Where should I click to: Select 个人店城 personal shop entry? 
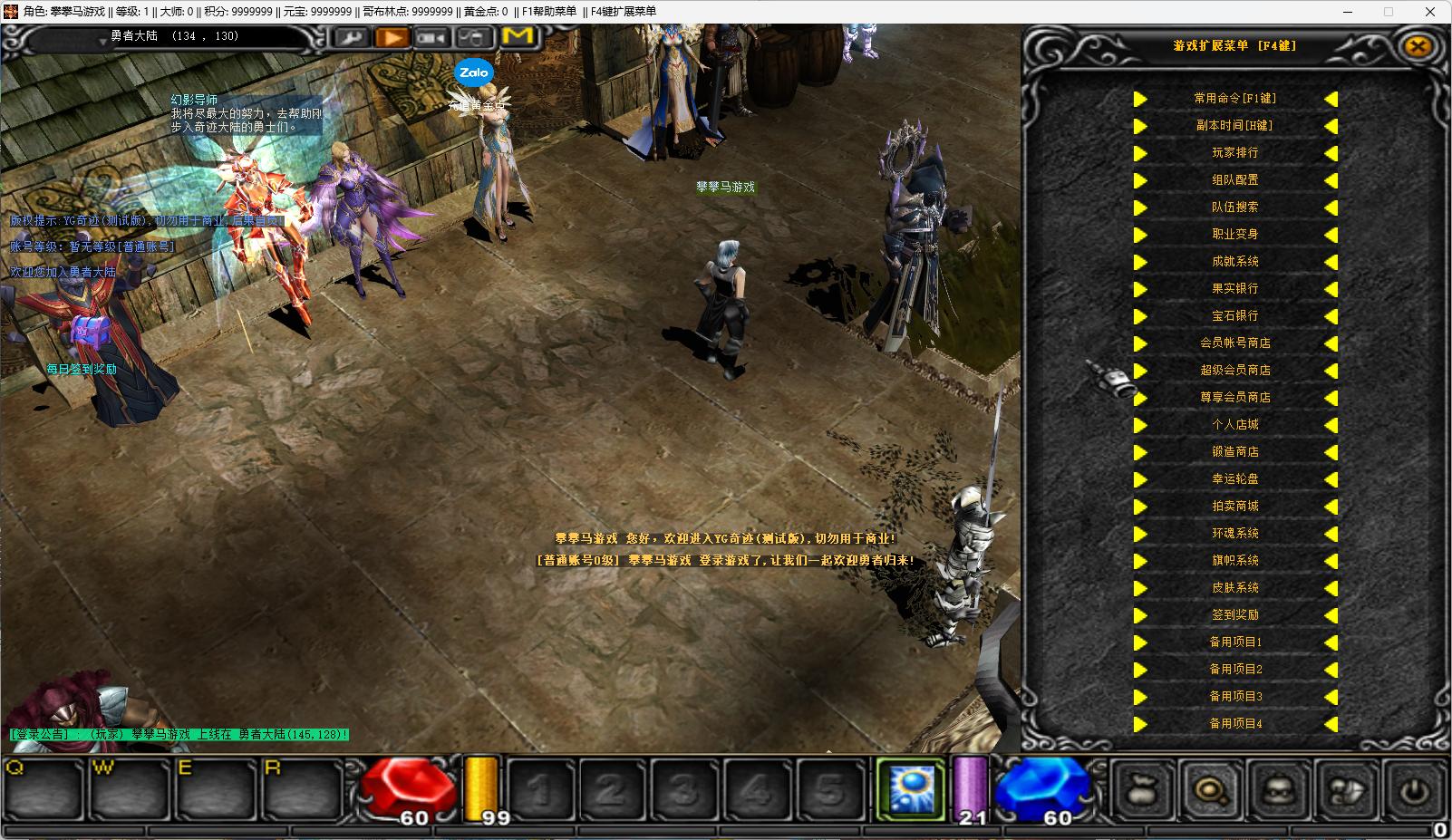[x=1234, y=425]
